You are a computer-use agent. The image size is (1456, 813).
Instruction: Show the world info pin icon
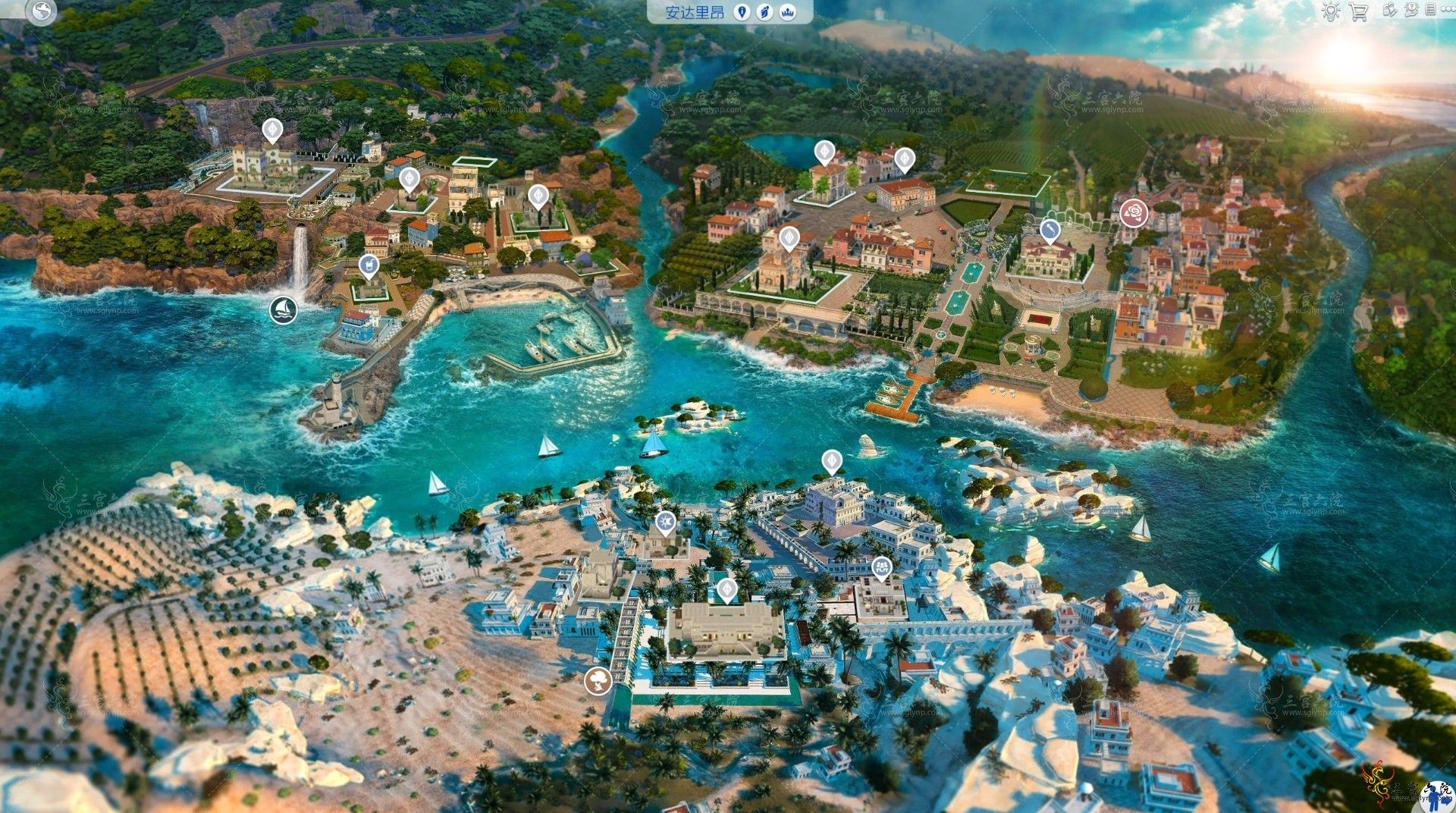(x=742, y=12)
